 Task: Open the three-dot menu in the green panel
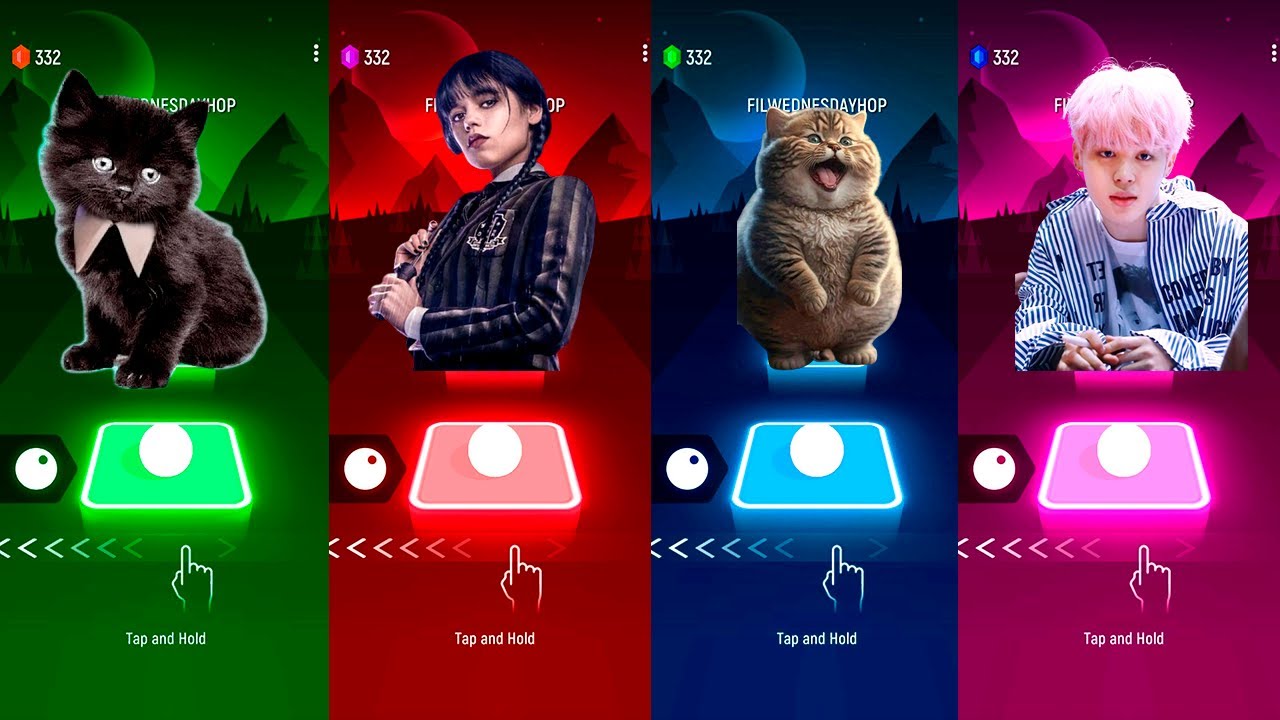tap(316, 53)
